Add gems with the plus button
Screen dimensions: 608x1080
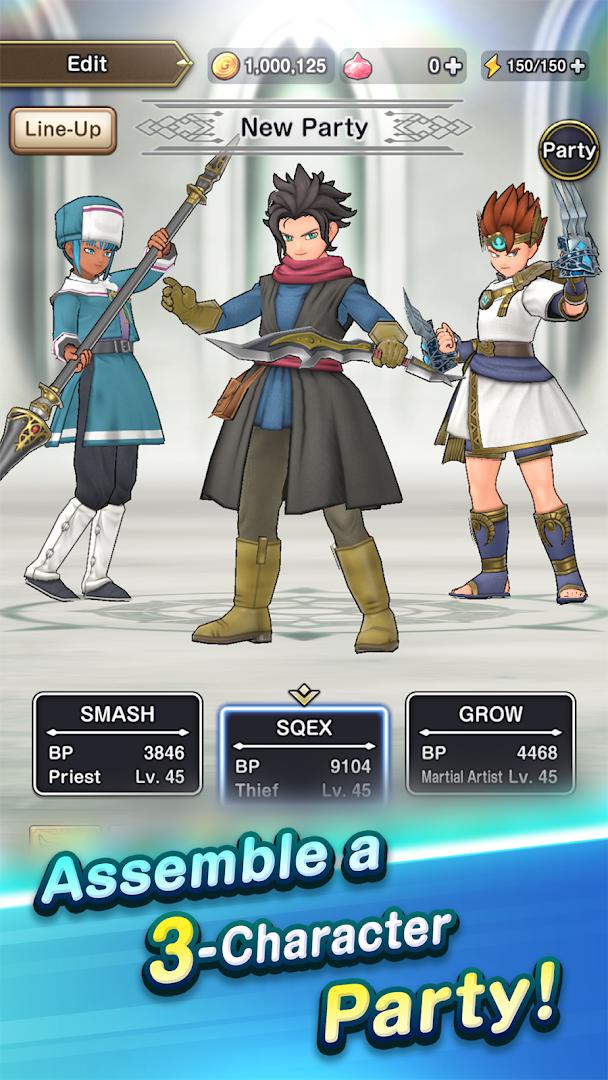pyautogui.click(x=453, y=66)
